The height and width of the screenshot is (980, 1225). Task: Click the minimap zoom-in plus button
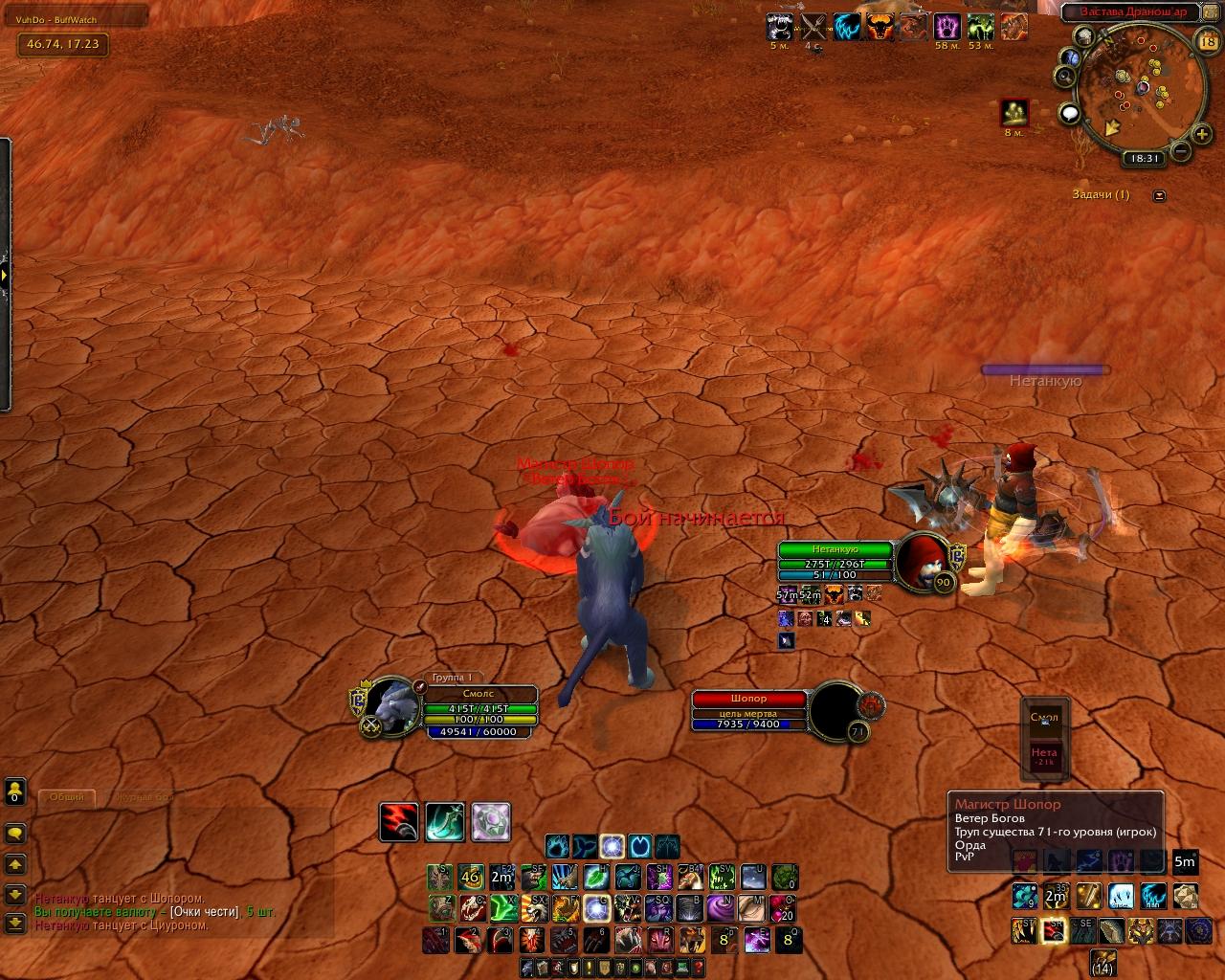click(1202, 135)
